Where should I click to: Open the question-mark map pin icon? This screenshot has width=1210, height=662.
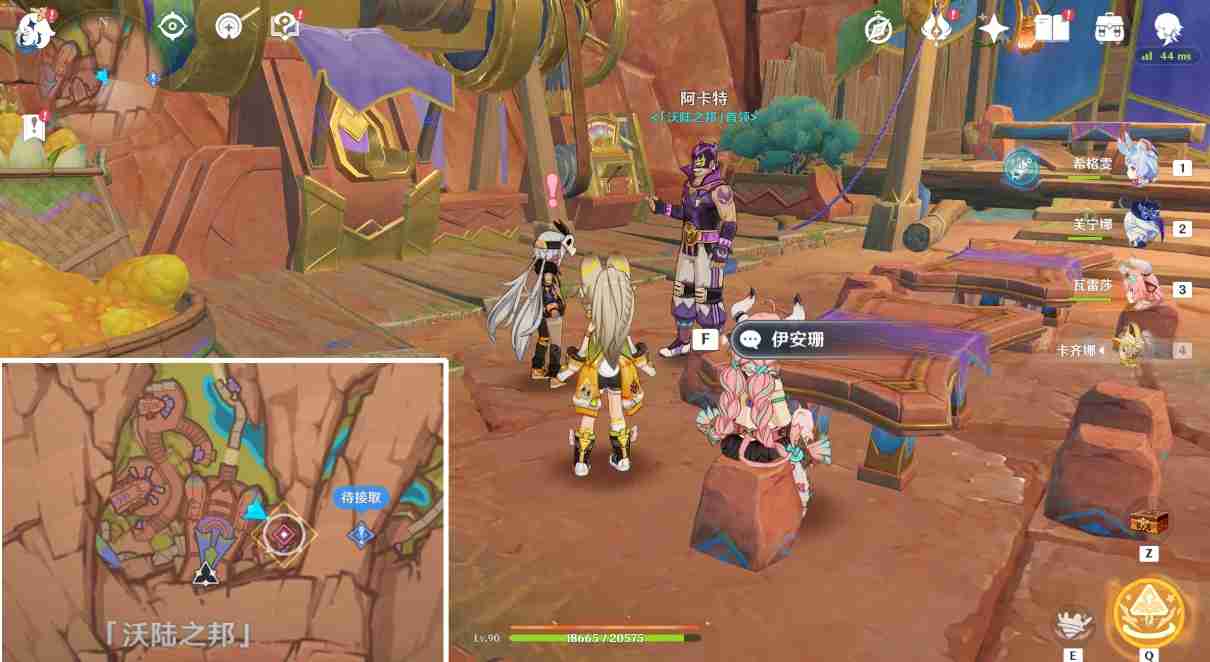pyautogui.click(x=286, y=26)
